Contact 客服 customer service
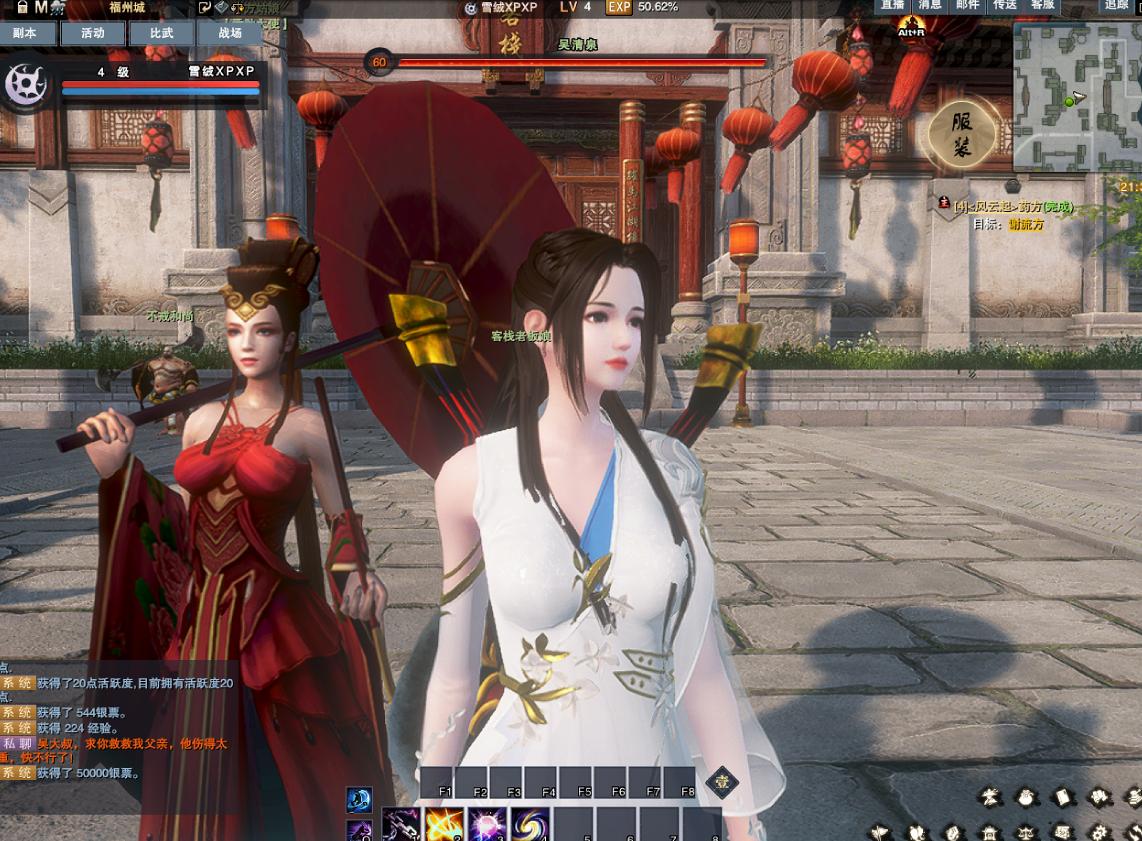Screen dimensions: 1142x841 point(1042,6)
